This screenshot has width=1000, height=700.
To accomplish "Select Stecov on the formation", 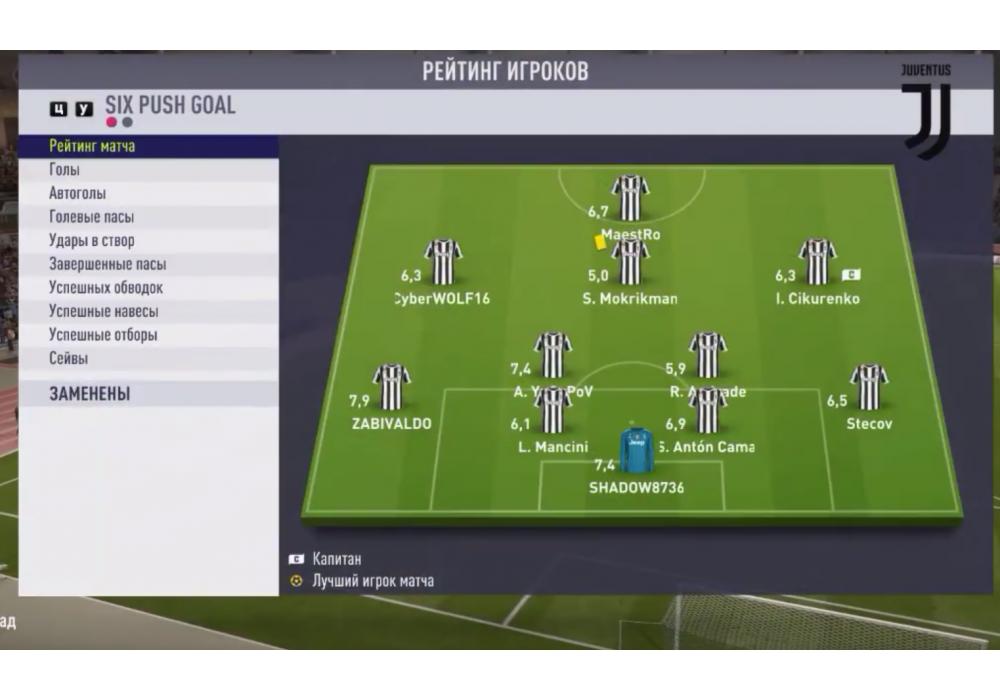I will pos(868,388).
